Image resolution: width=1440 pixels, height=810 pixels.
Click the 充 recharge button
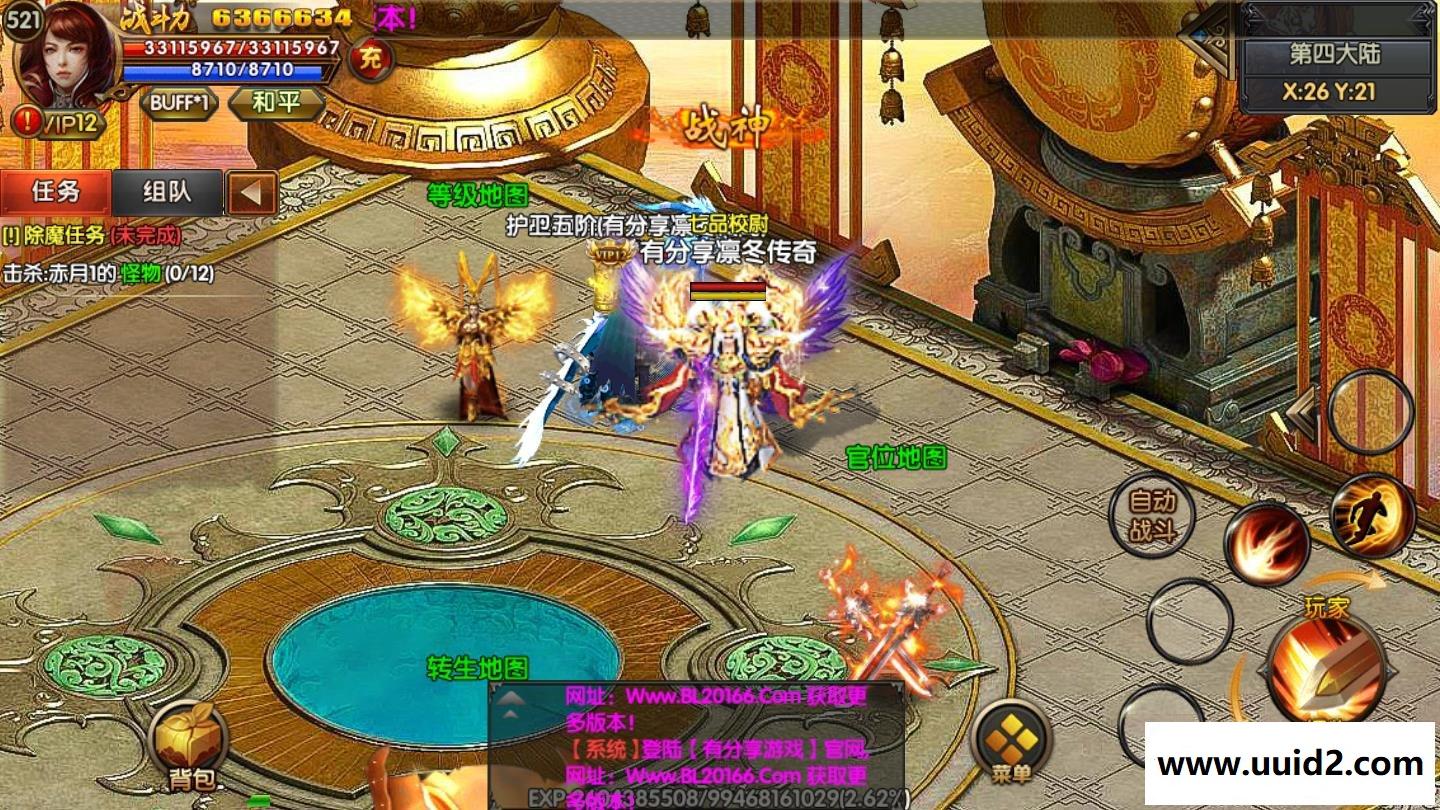point(371,60)
